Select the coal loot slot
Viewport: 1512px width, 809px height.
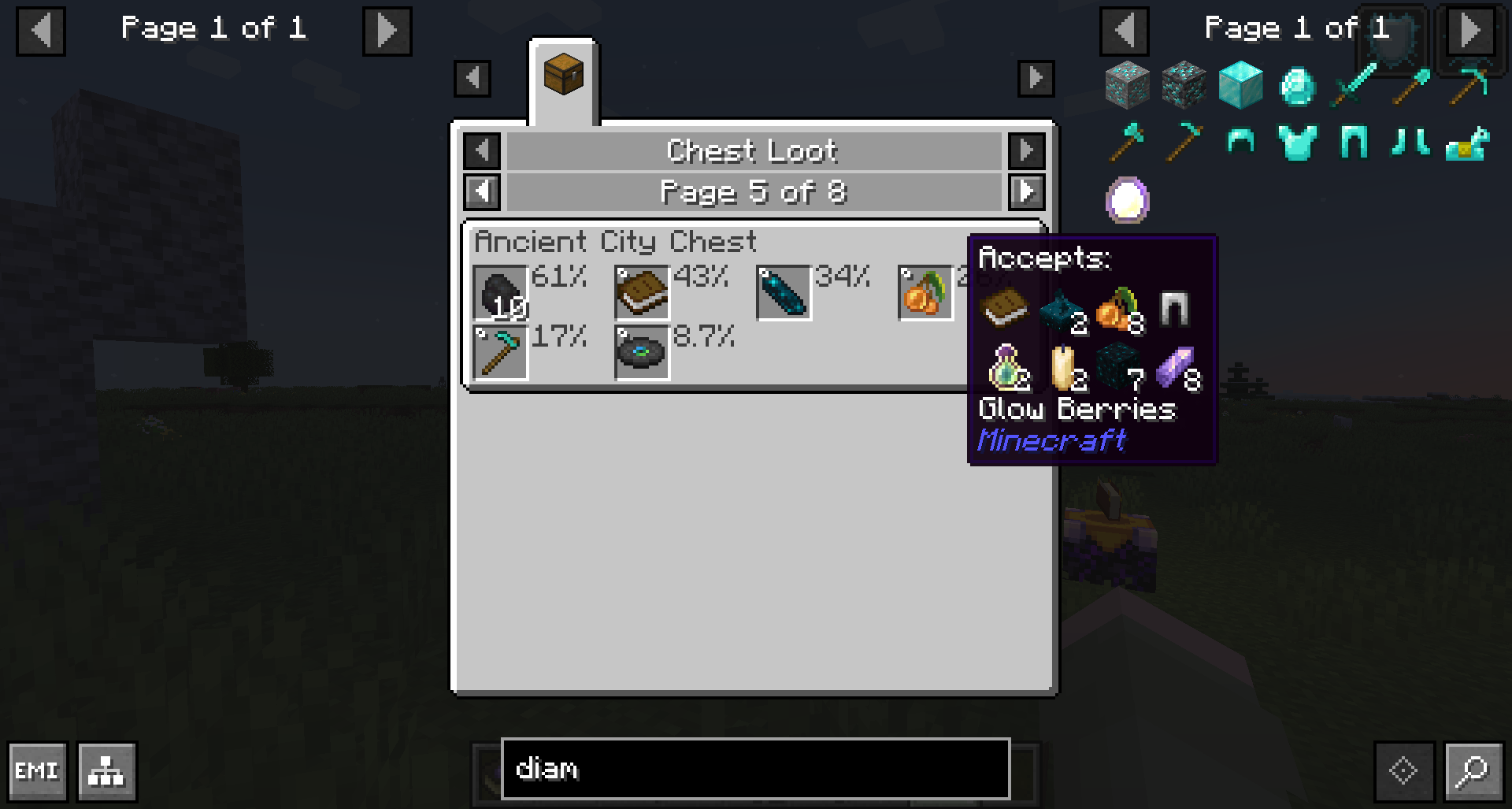click(500, 293)
